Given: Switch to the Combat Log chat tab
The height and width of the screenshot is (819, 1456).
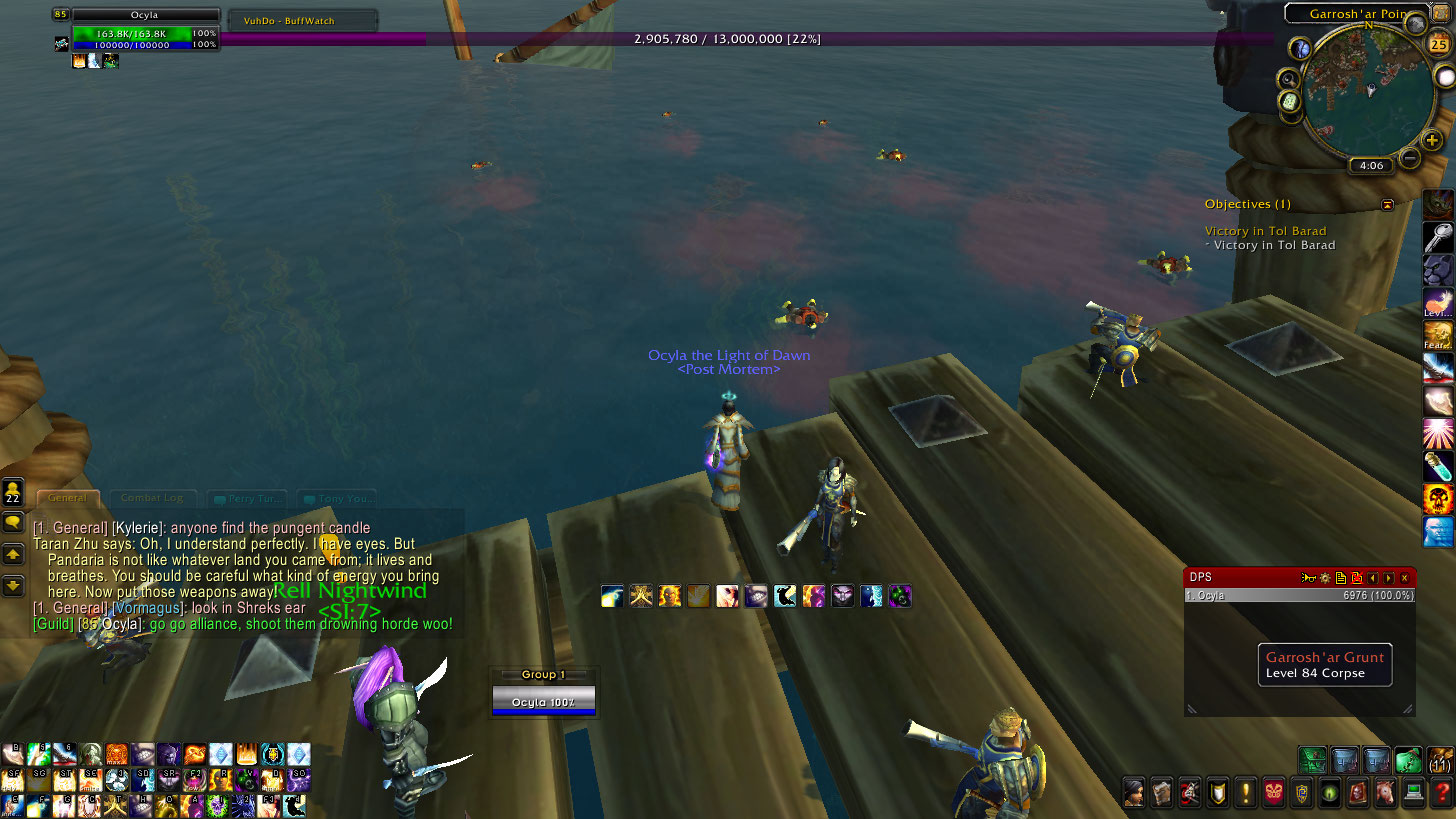Looking at the screenshot, I should pos(151,498).
